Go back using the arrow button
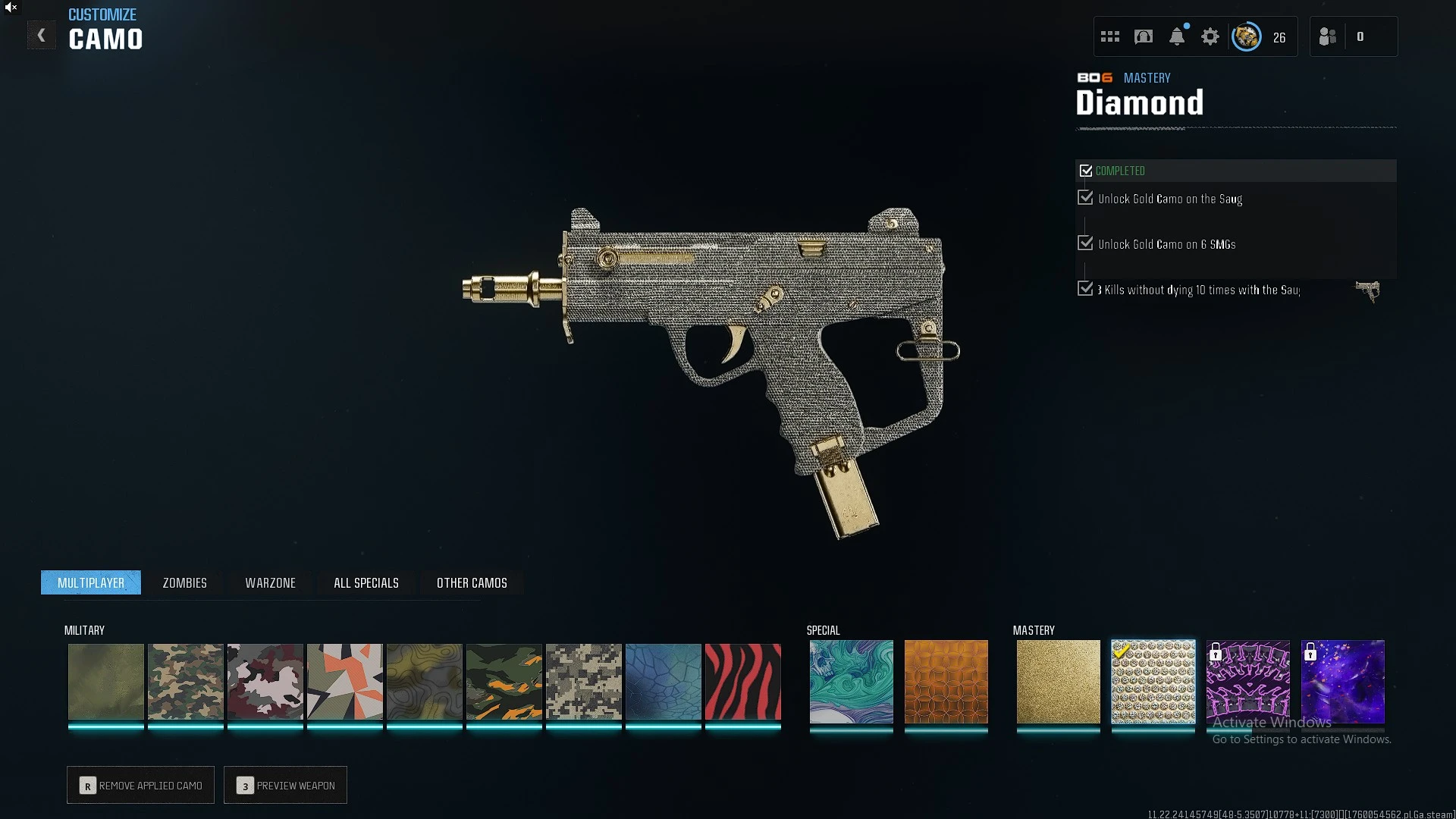 [x=42, y=36]
